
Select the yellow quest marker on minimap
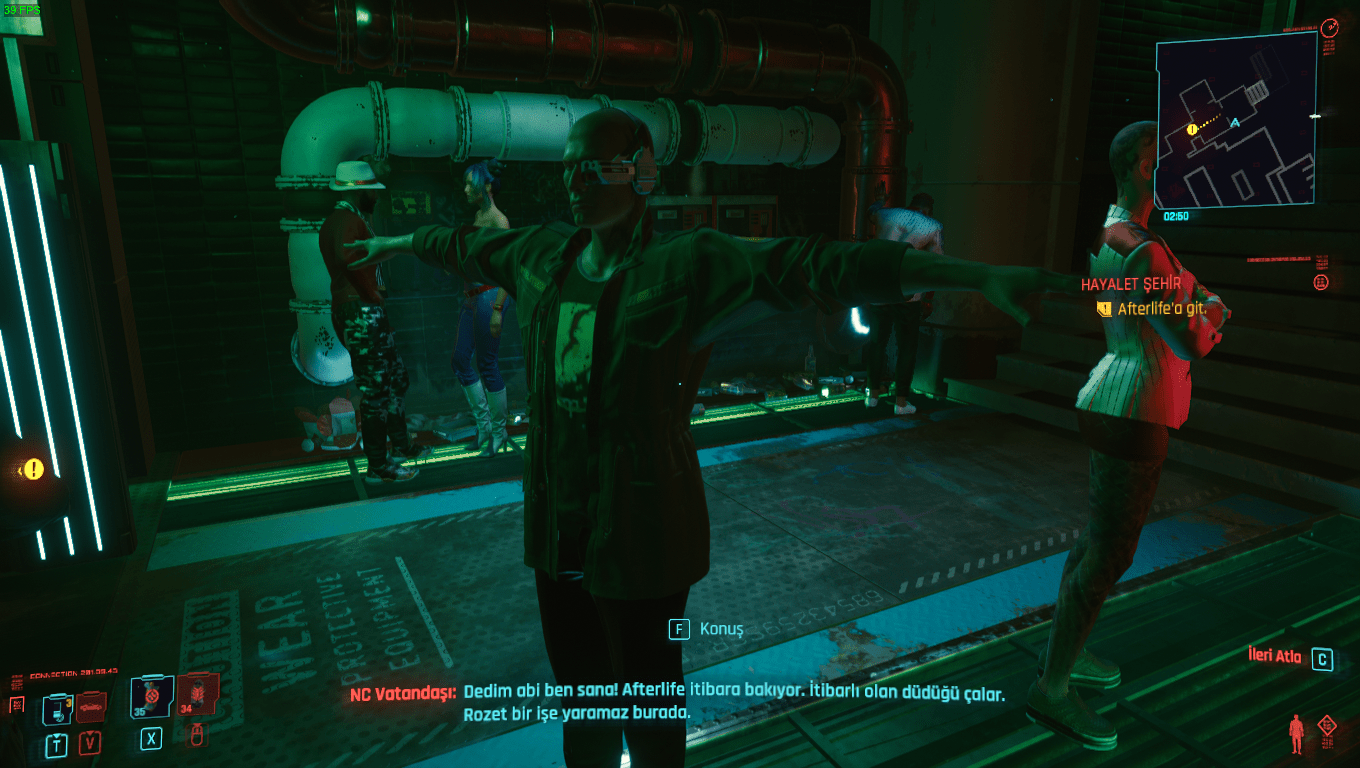1191,129
